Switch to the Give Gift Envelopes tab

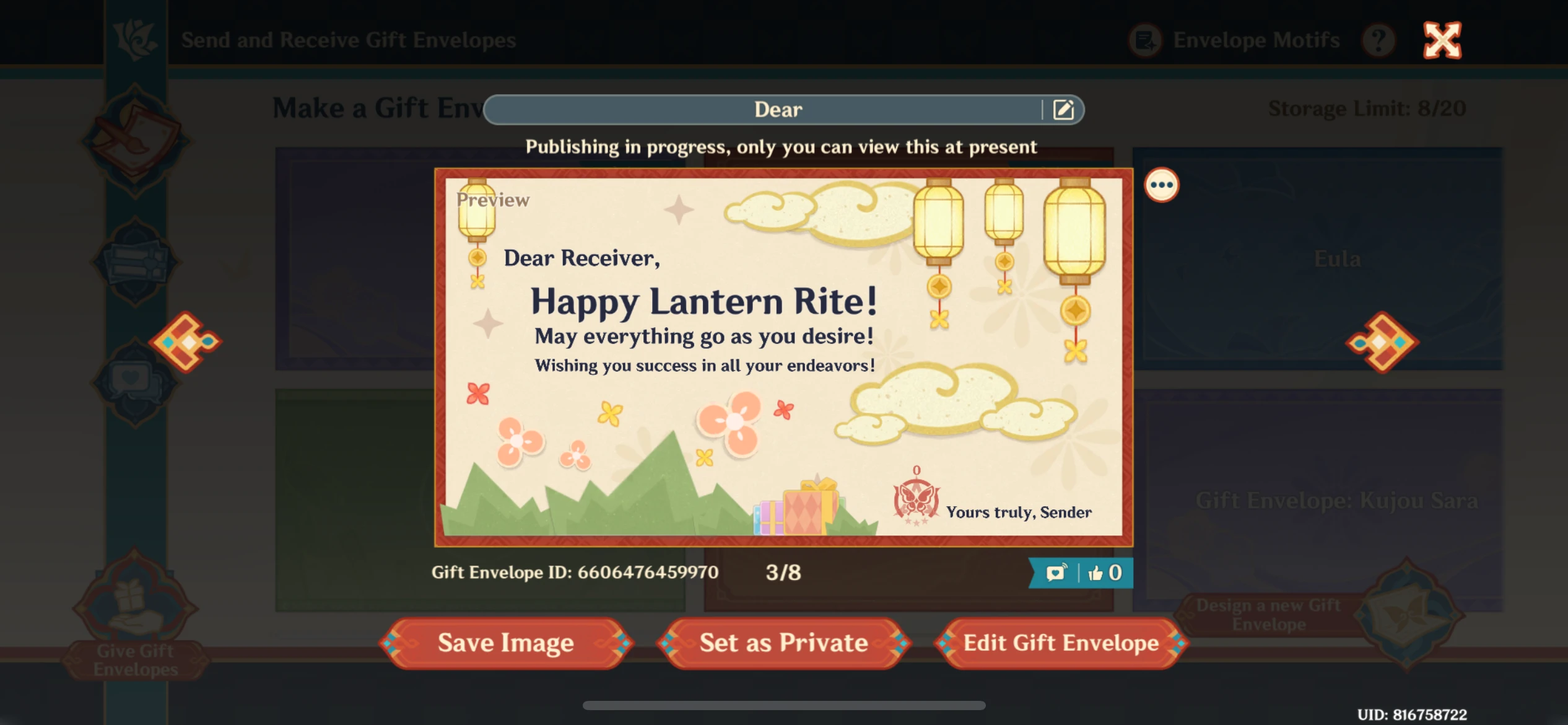(x=134, y=621)
